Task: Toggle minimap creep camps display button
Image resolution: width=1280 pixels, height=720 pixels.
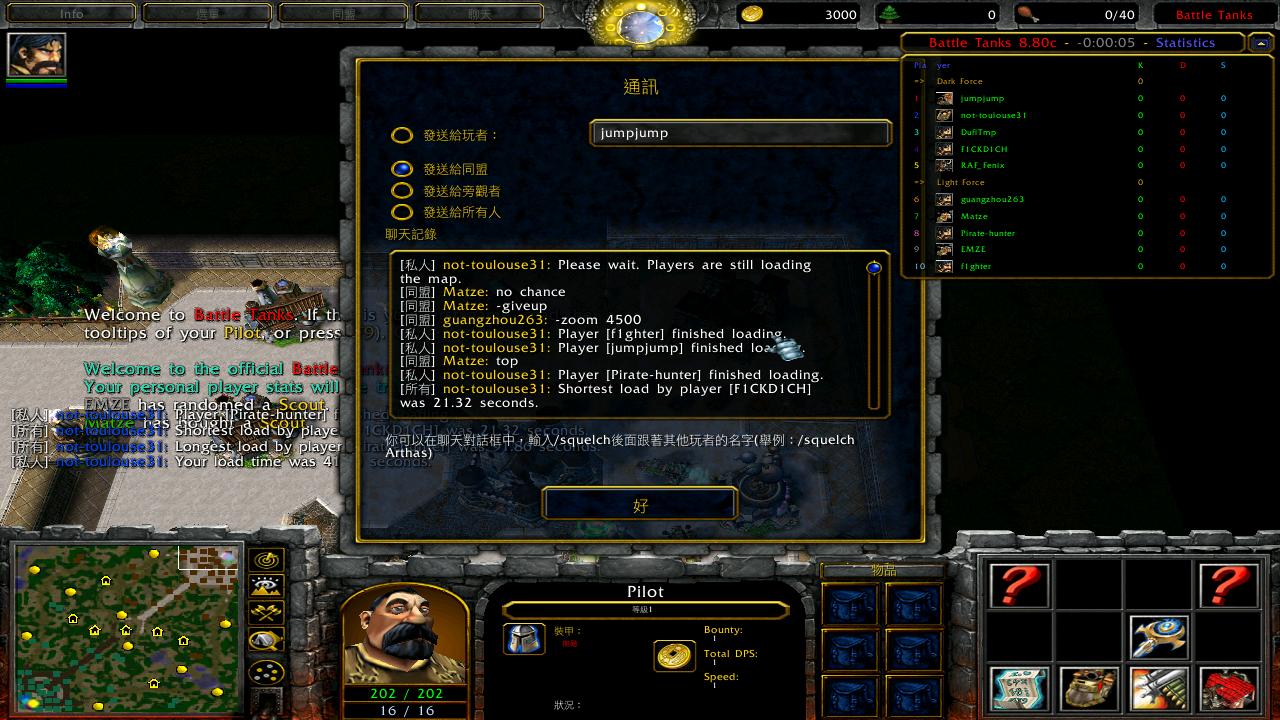Action: click(x=267, y=640)
